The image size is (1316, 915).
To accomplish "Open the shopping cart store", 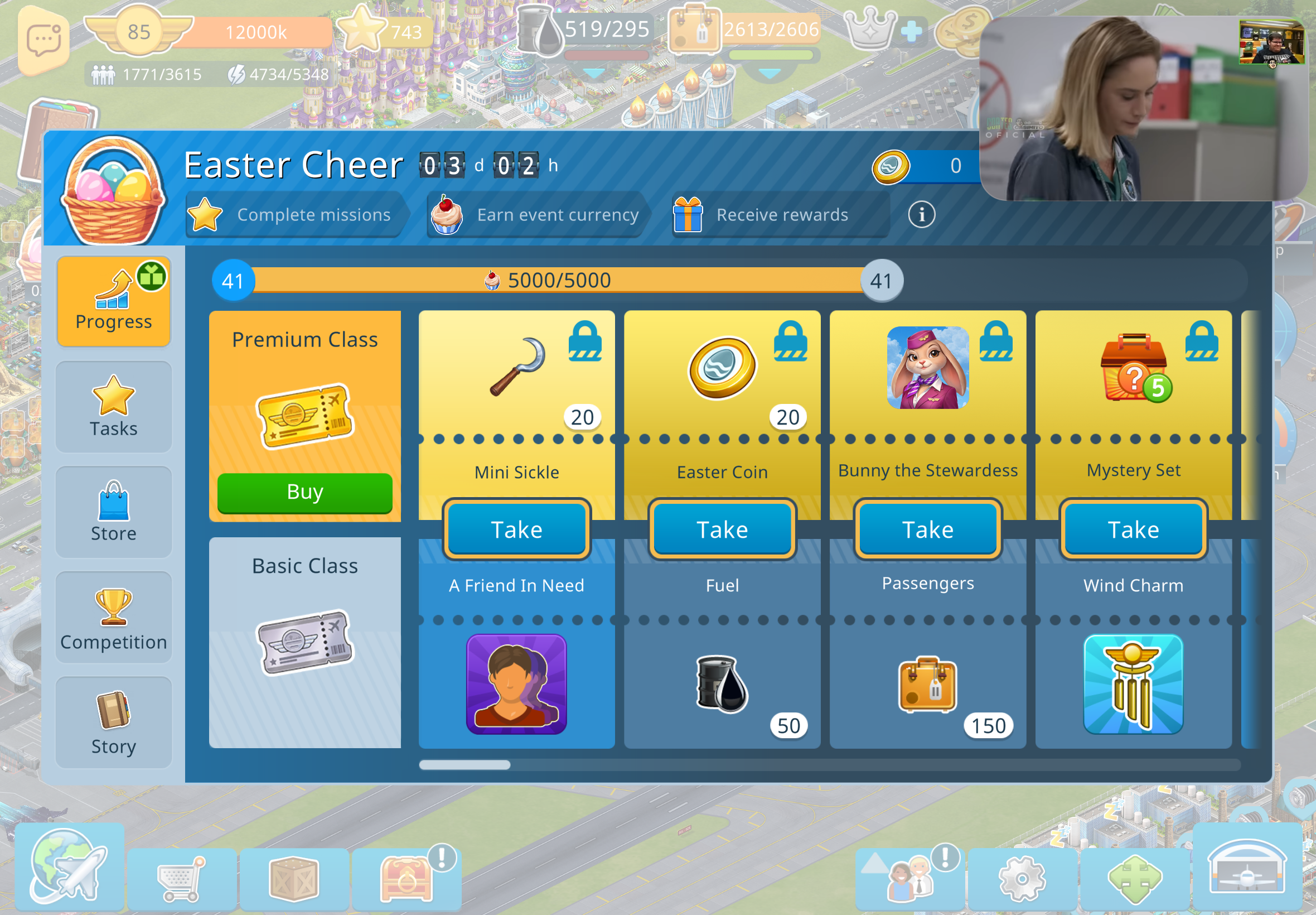I will [x=181, y=878].
